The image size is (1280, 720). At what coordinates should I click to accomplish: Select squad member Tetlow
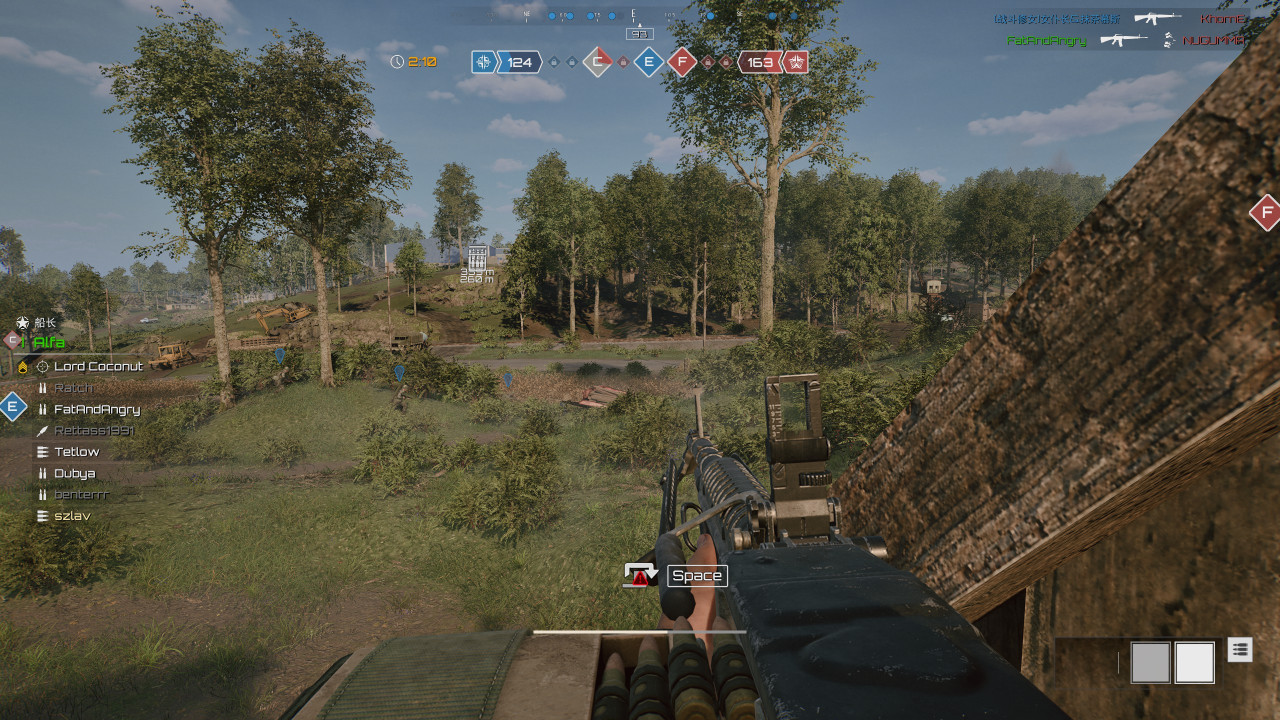(77, 452)
